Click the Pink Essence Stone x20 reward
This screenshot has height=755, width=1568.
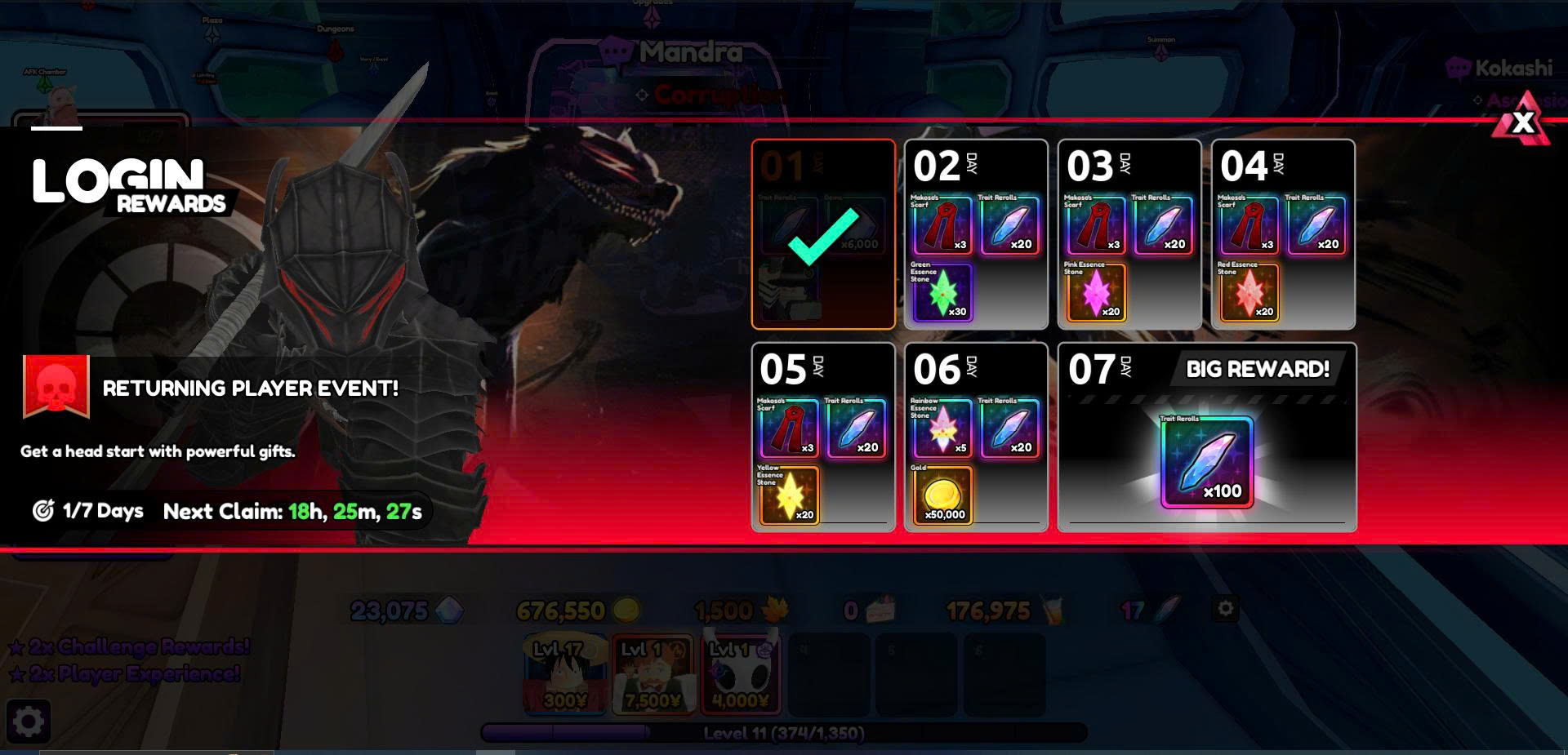tap(1096, 292)
